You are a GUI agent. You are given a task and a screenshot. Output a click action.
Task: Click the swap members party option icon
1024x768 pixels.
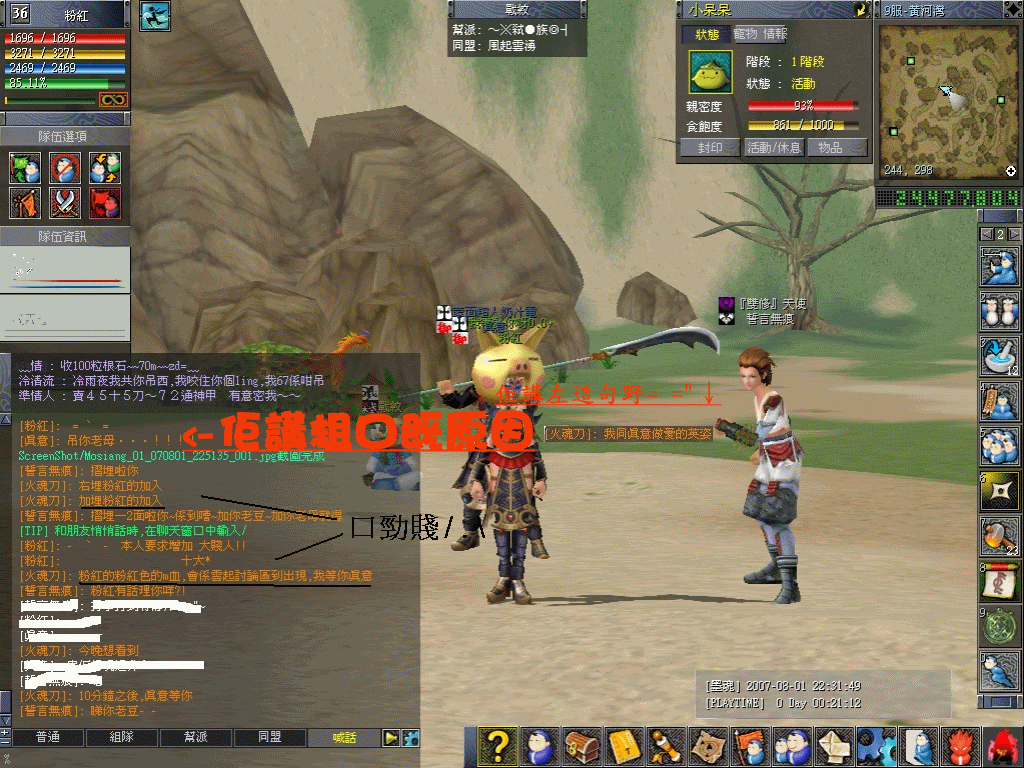point(104,167)
